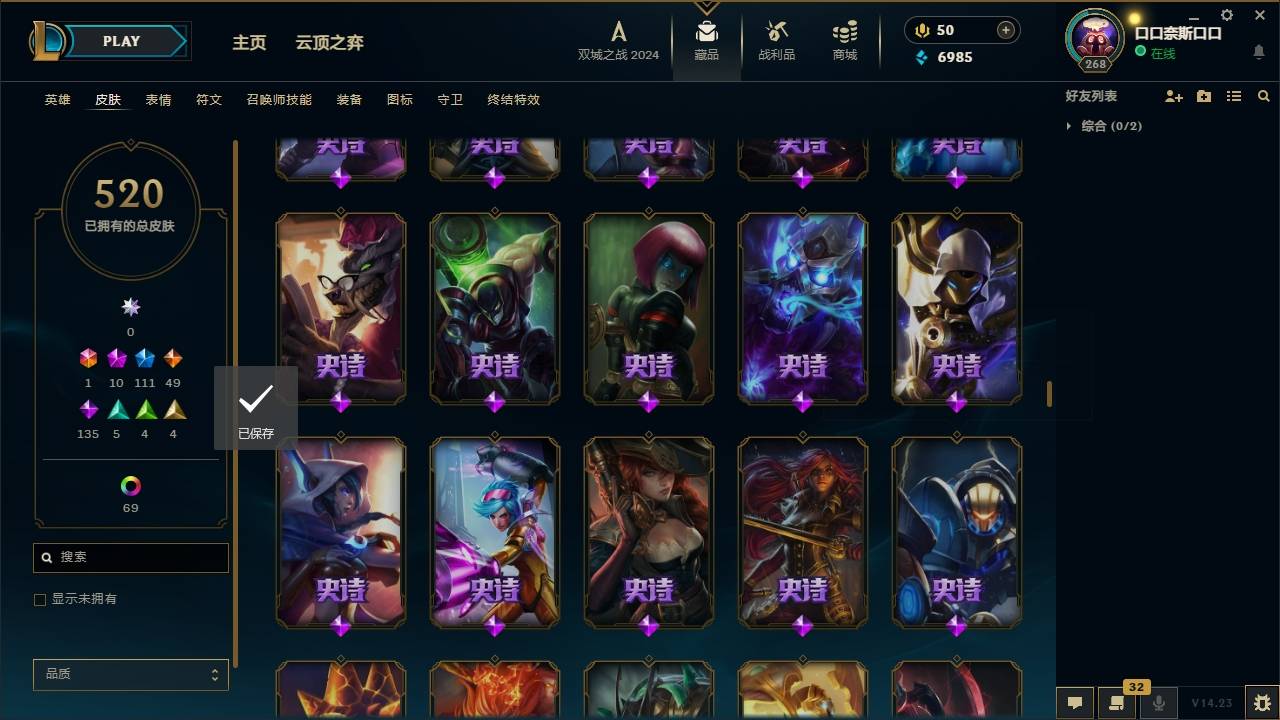Image resolution: width=1280 pixels, height=720 pixels.
Task: Open the 战利品 (Loot) section
Action: click(x=776, y=40)
